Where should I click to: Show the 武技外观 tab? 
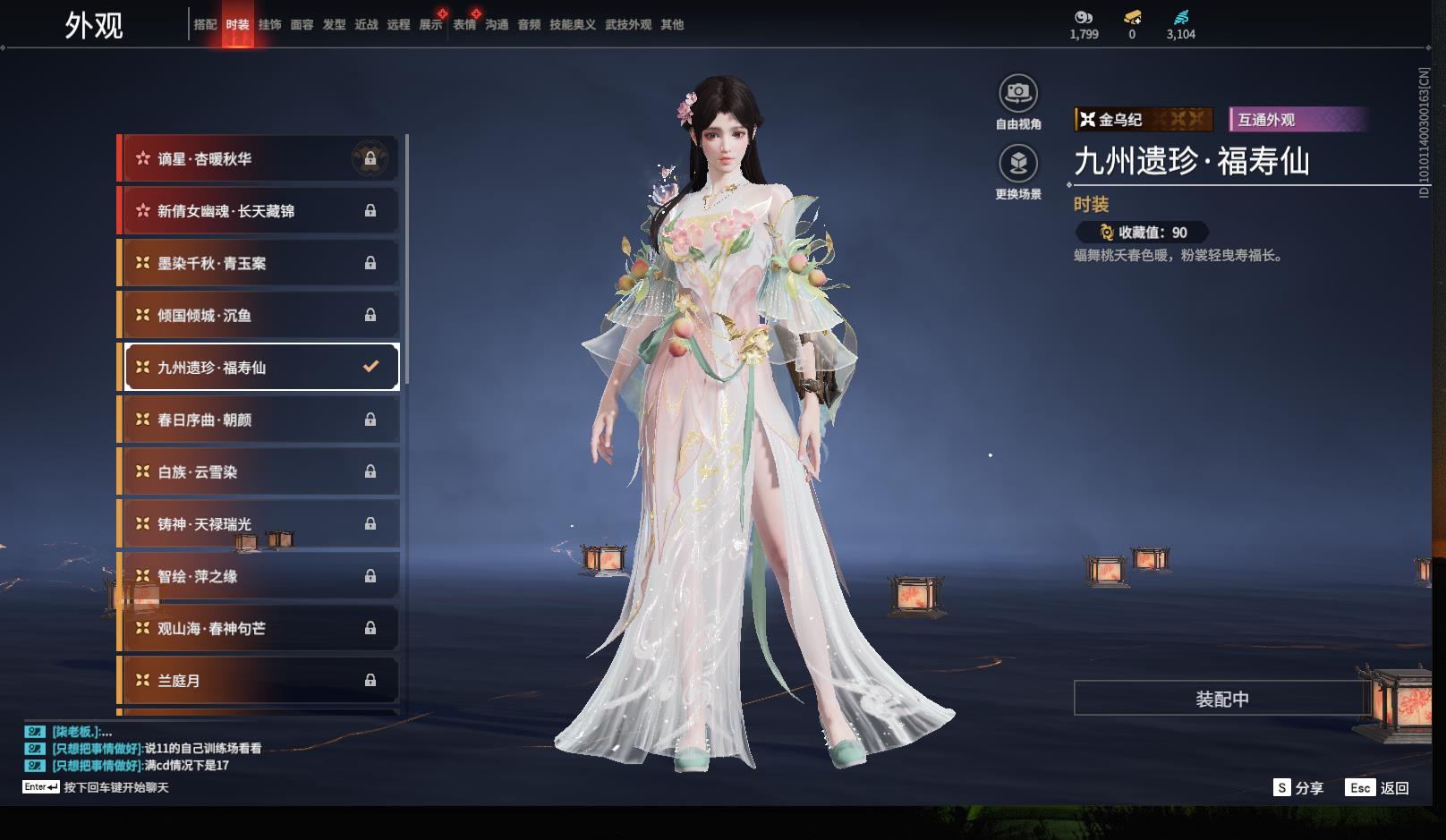(627, 25)
